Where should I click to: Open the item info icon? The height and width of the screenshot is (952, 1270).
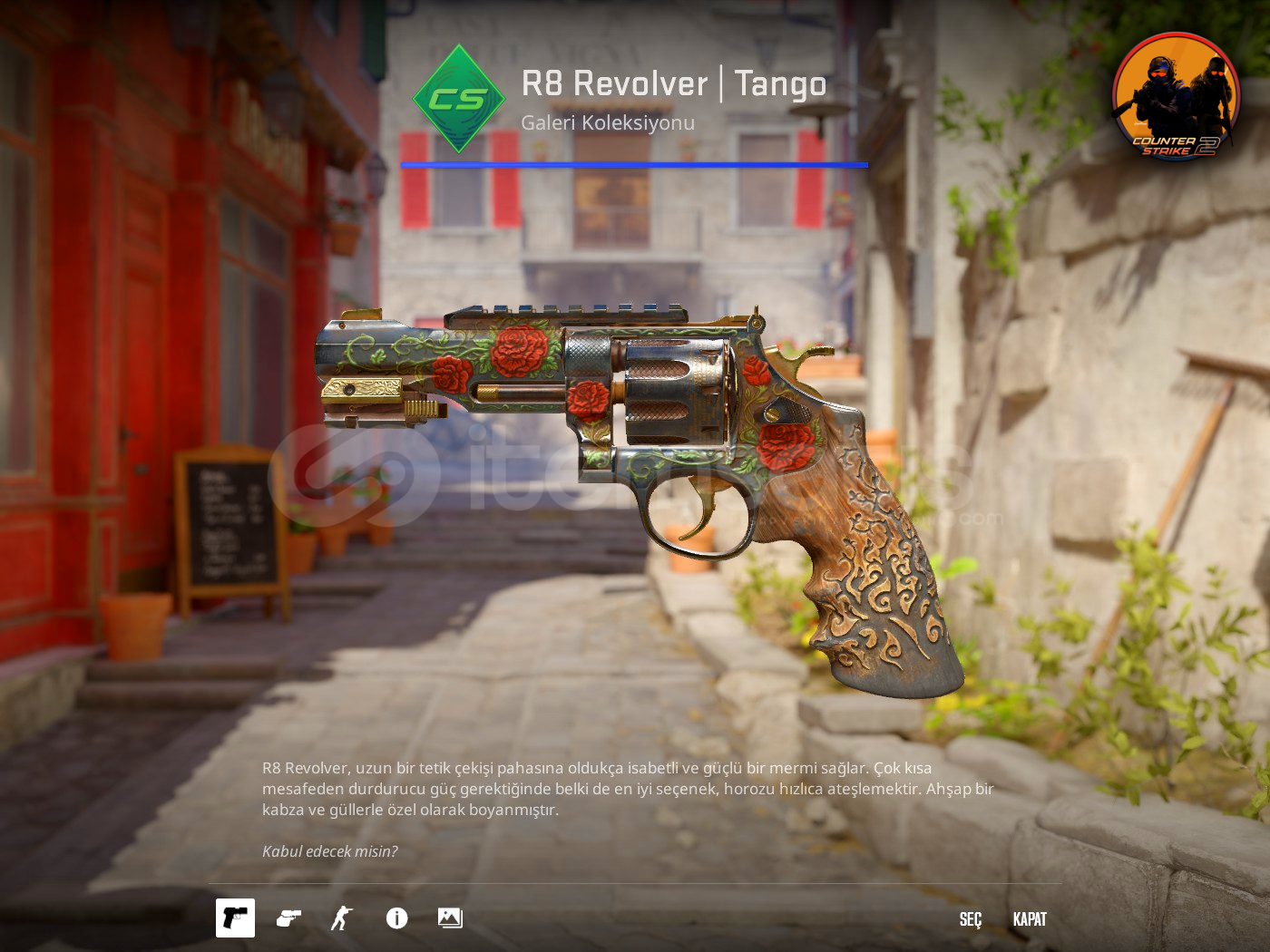point(396,918)
